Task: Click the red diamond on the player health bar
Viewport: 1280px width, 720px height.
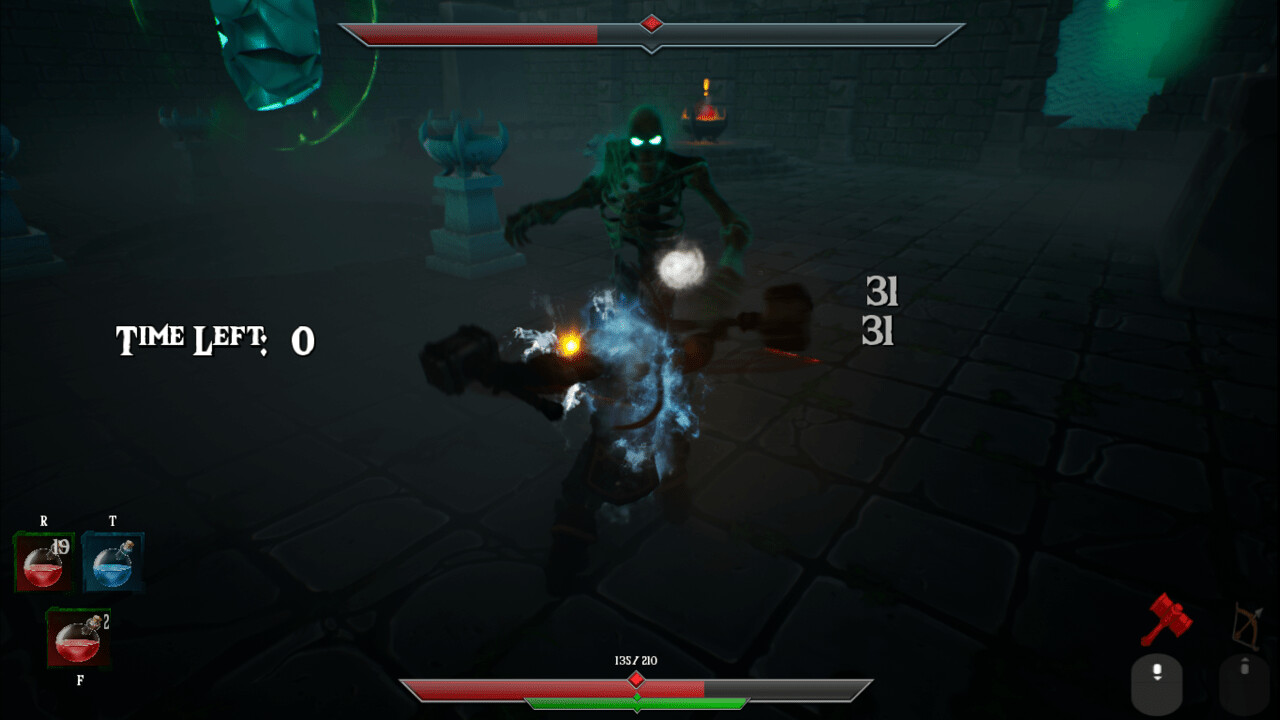Action: click(x=636, y=678)
